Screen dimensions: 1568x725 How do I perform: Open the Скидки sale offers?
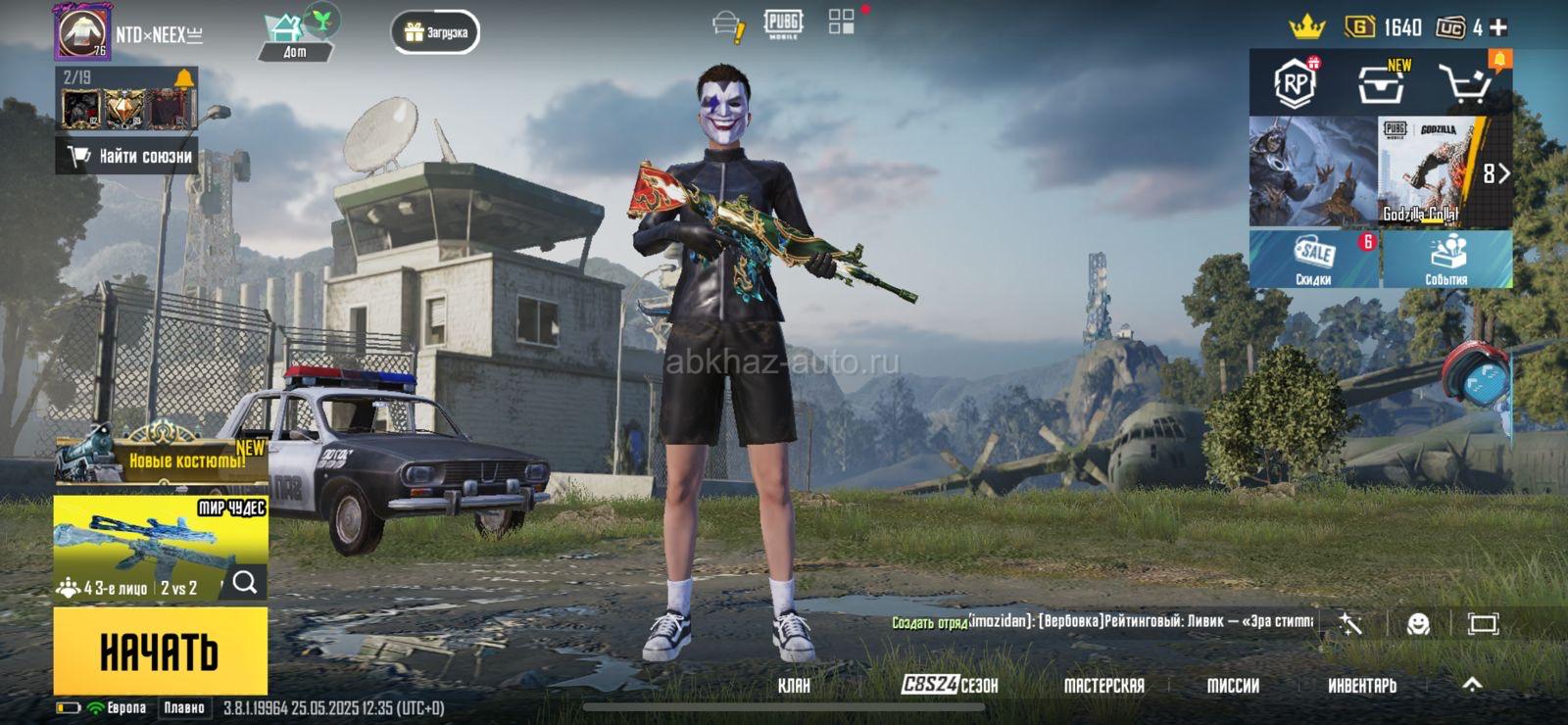click(x=1313, y=260)
